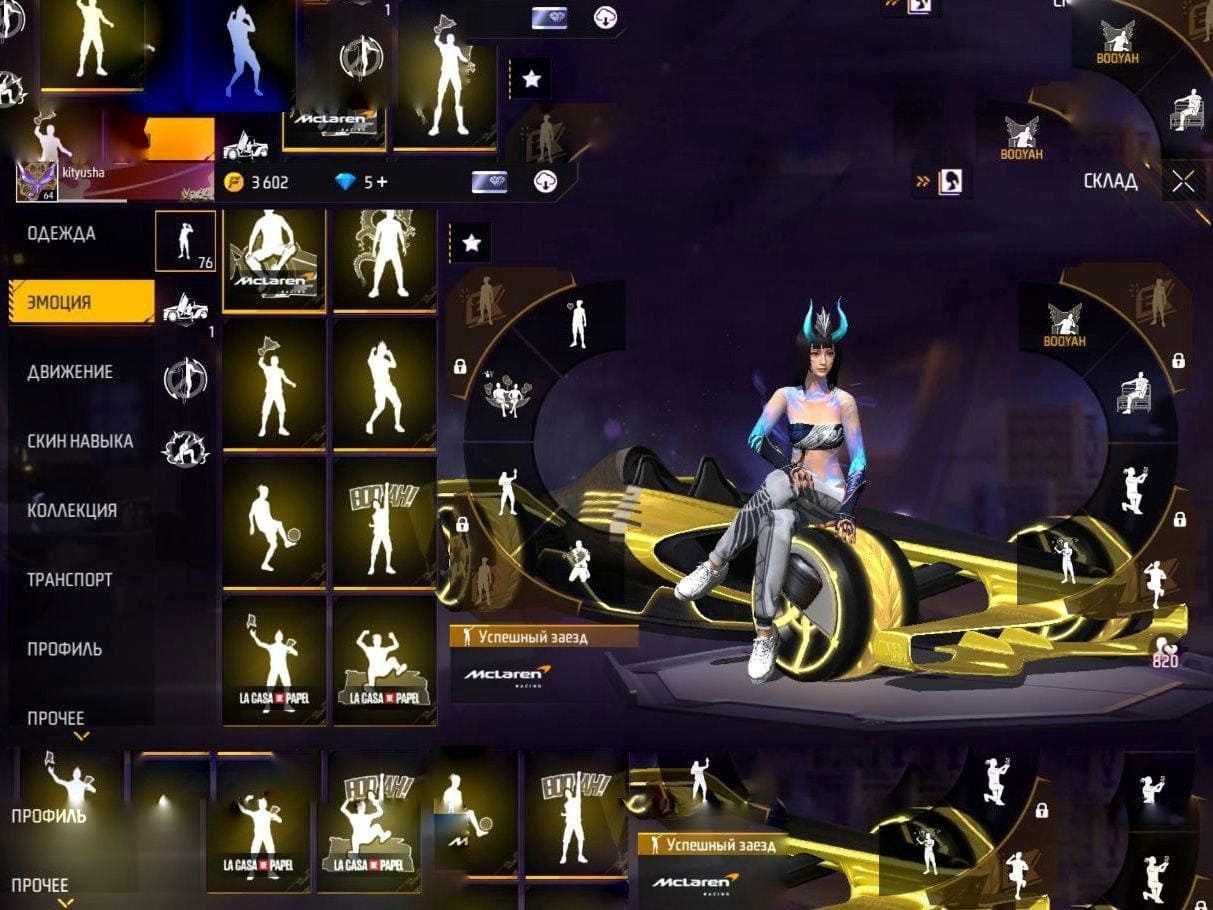This screenshot has width=1213, height=910.
Task: Open the kityusha player avatar
Action: pyautogui.click(x=35, y=181)
